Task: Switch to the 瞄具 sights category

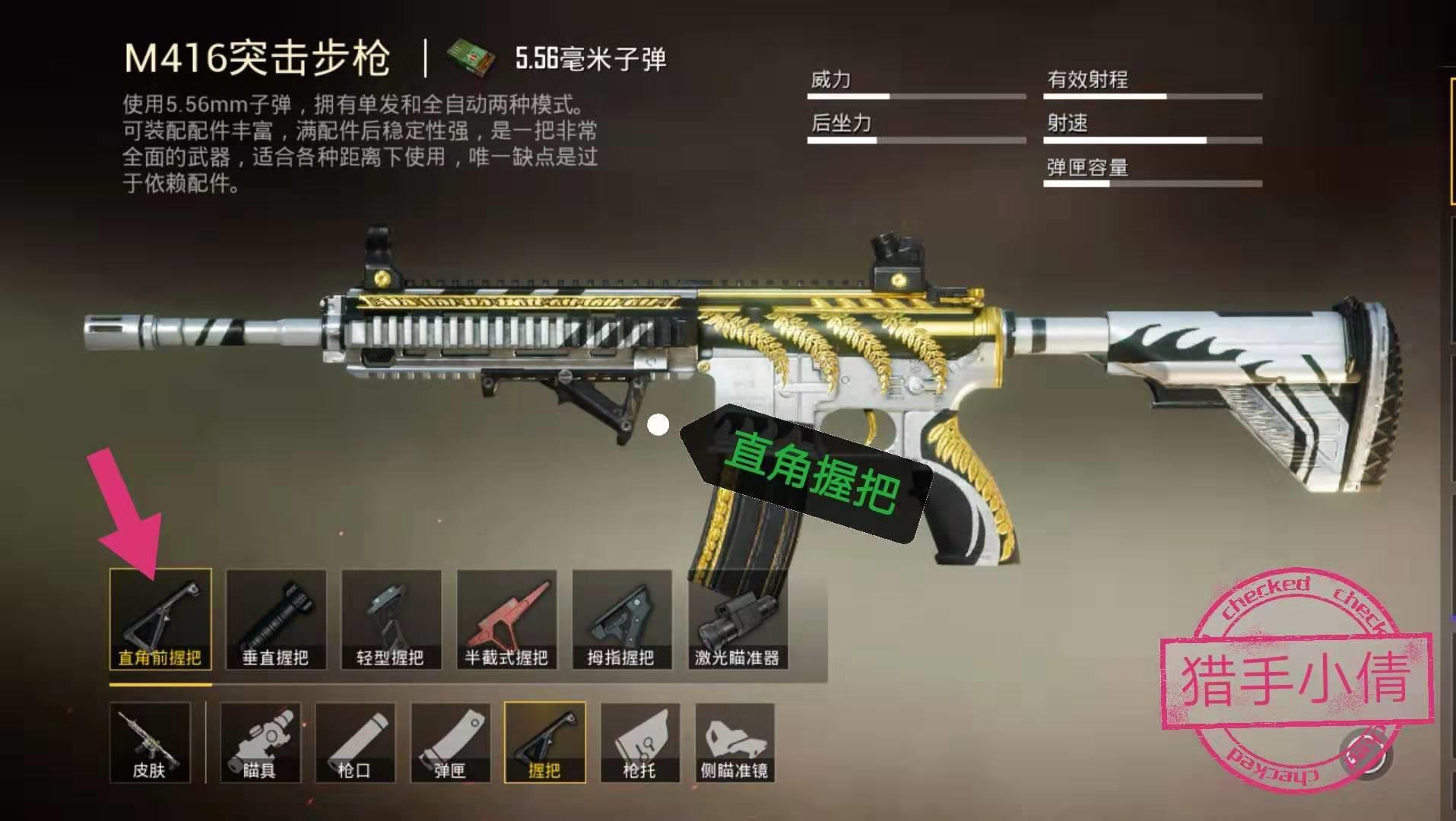Action: coord(260,743)
